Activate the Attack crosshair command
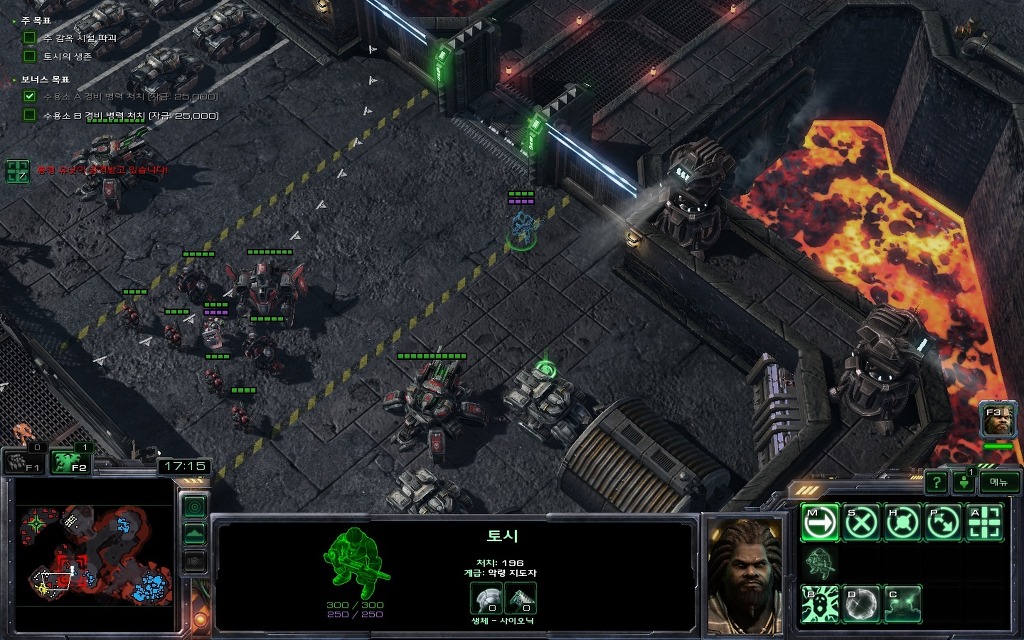The height and width of the screenshot is (640, 1024). click(x=984, y=523)
